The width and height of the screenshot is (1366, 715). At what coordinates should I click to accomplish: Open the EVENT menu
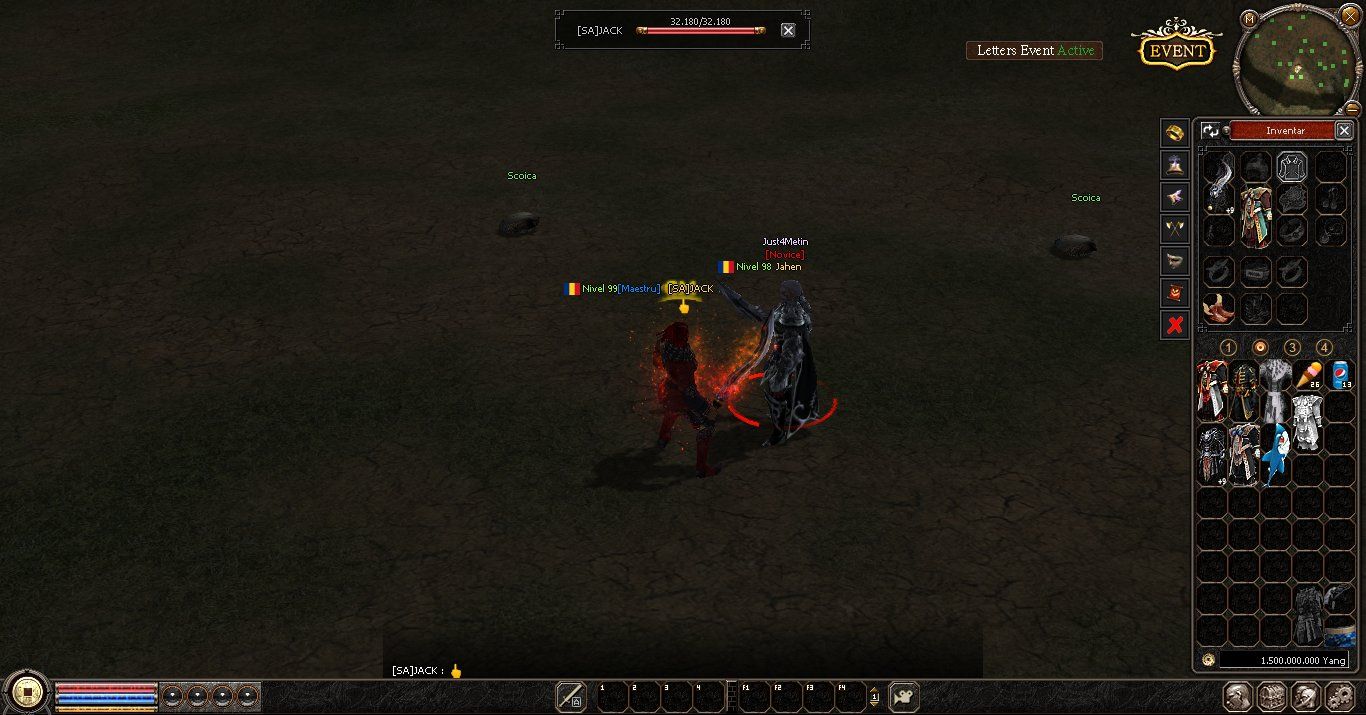tap(1176, 51)
